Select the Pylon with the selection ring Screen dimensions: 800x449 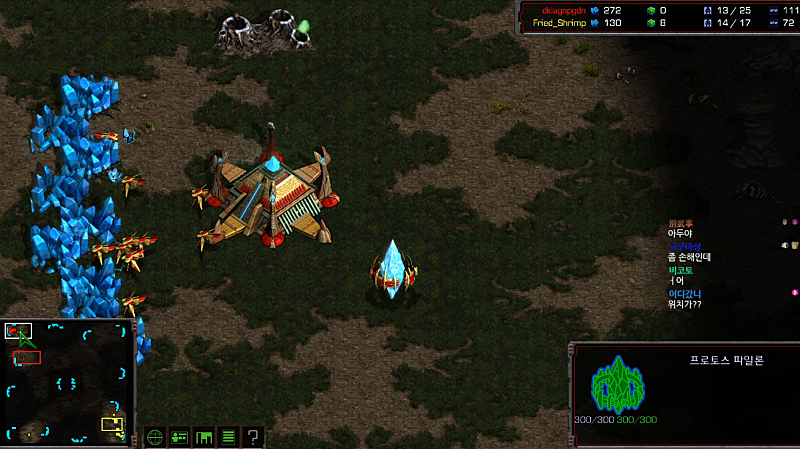pyautogui.click(x=392, y=271)
